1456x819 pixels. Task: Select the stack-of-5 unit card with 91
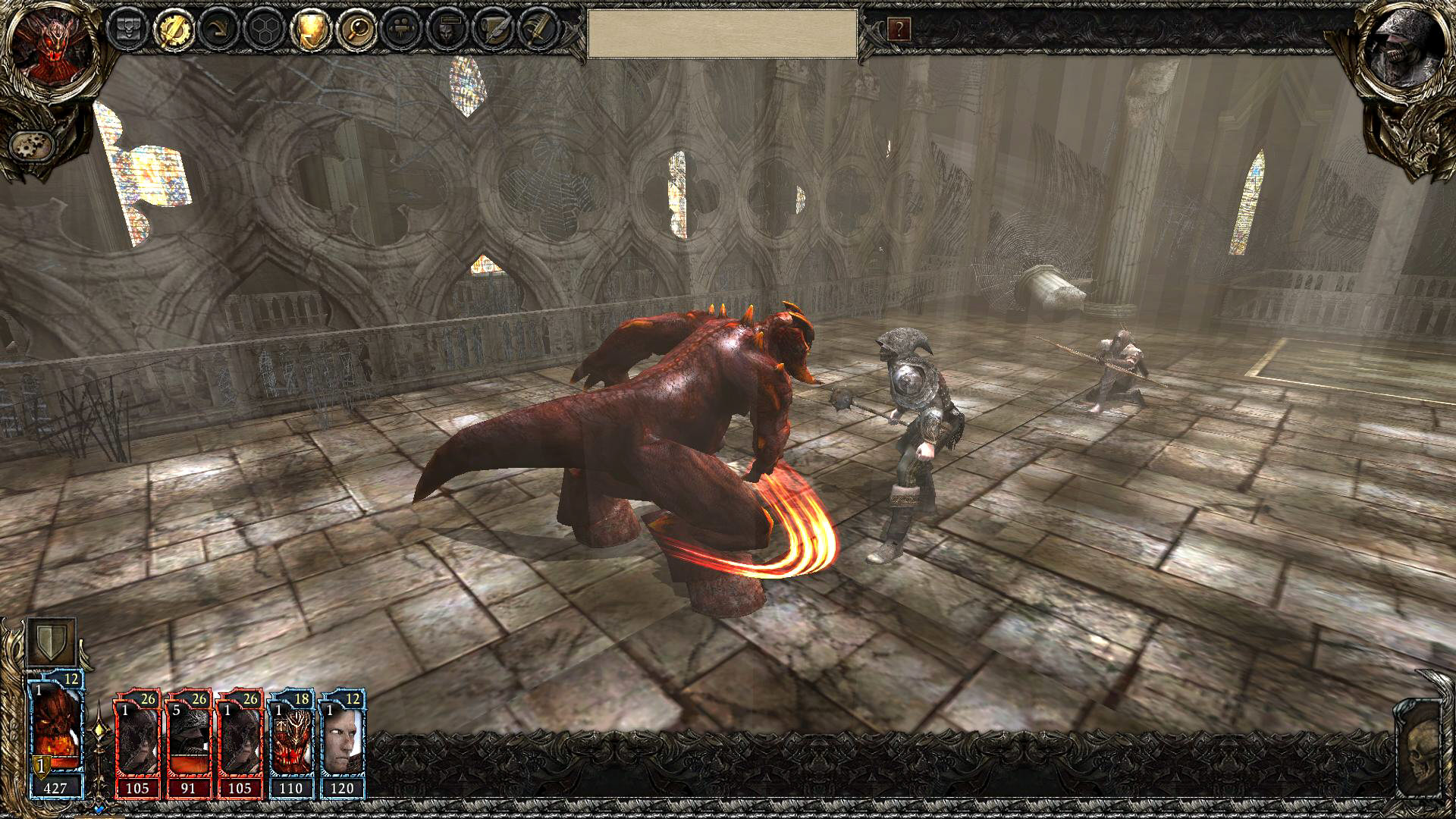coord(188,744)
